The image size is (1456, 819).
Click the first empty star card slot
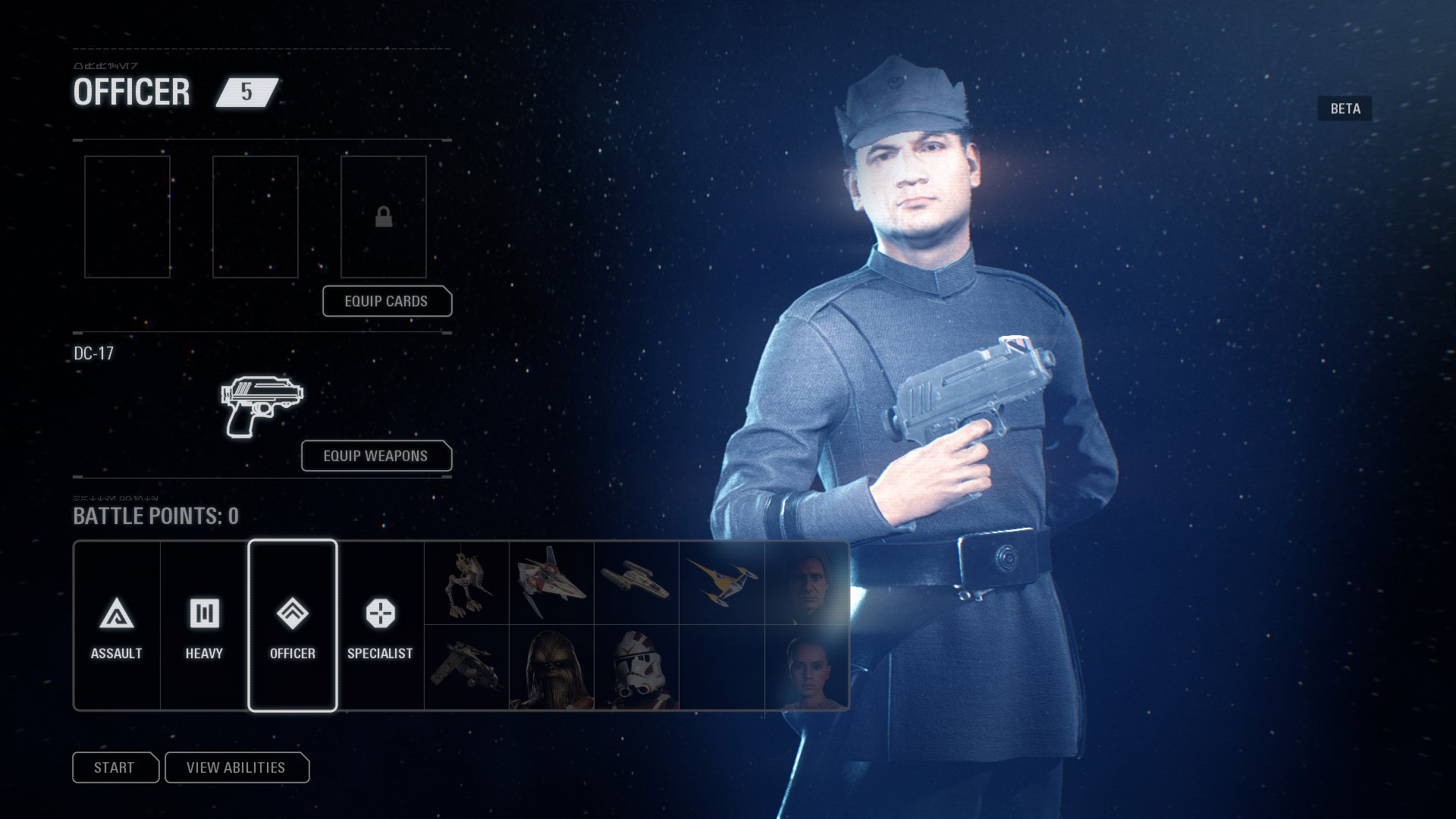[127, 217]
